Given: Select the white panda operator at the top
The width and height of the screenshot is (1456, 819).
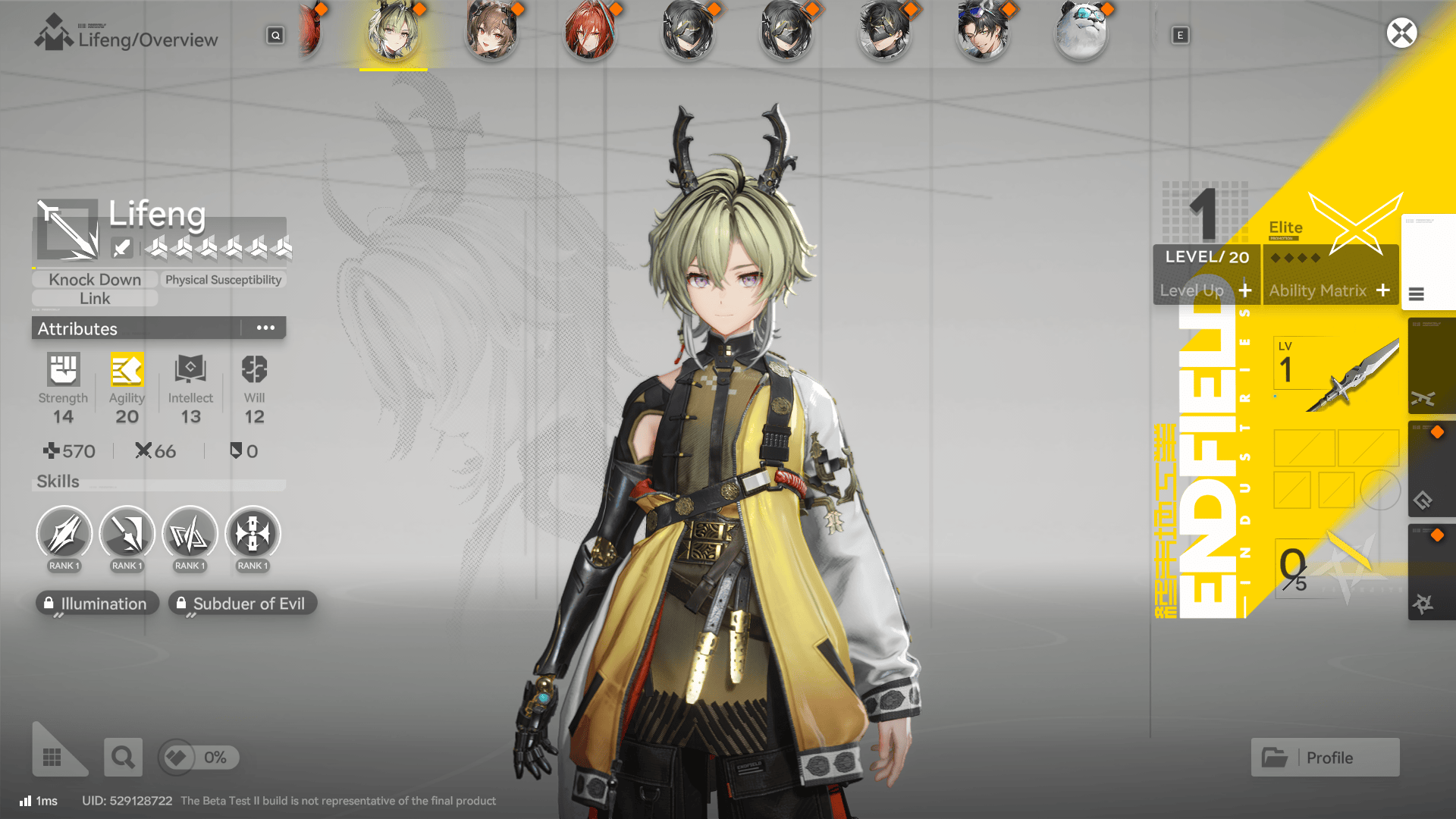Looking at the screenshot, I should (x=1081, y=32).
